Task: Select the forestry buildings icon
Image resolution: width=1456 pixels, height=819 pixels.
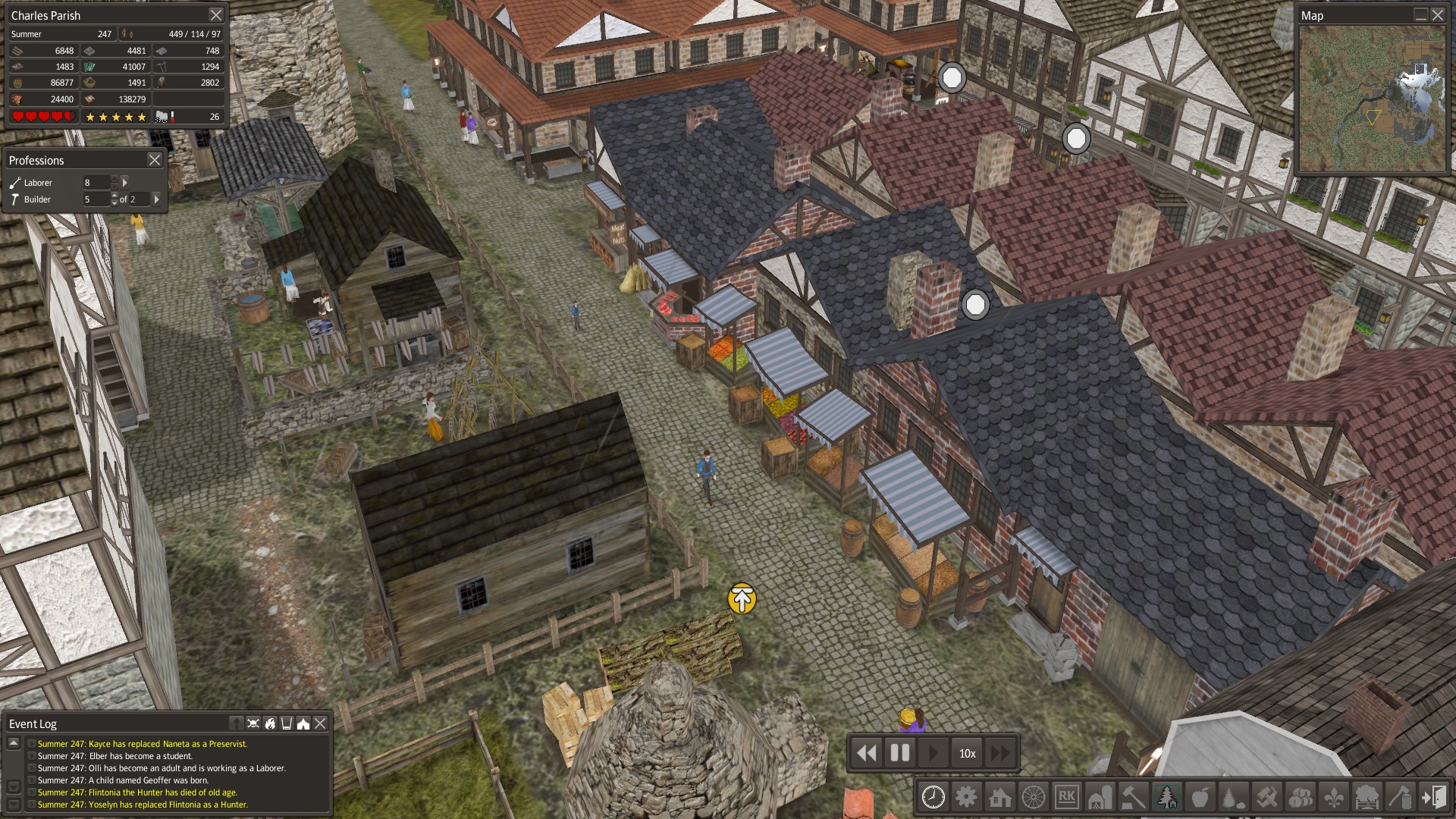Action: click(1167, 798)
